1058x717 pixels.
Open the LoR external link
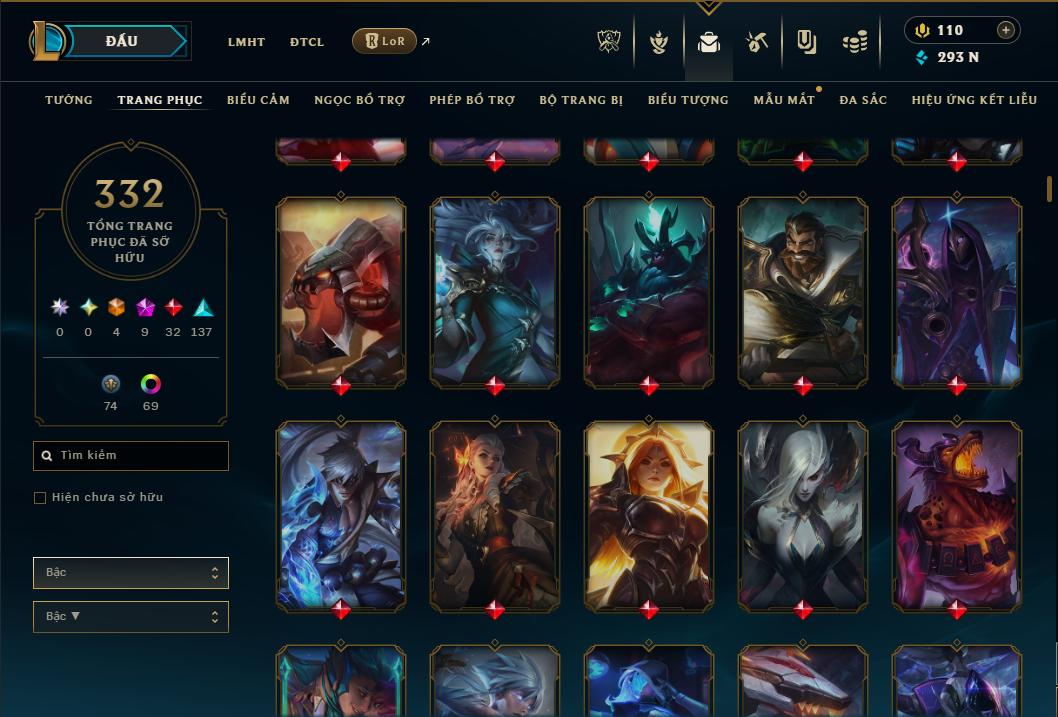click(x=385, y=41)
